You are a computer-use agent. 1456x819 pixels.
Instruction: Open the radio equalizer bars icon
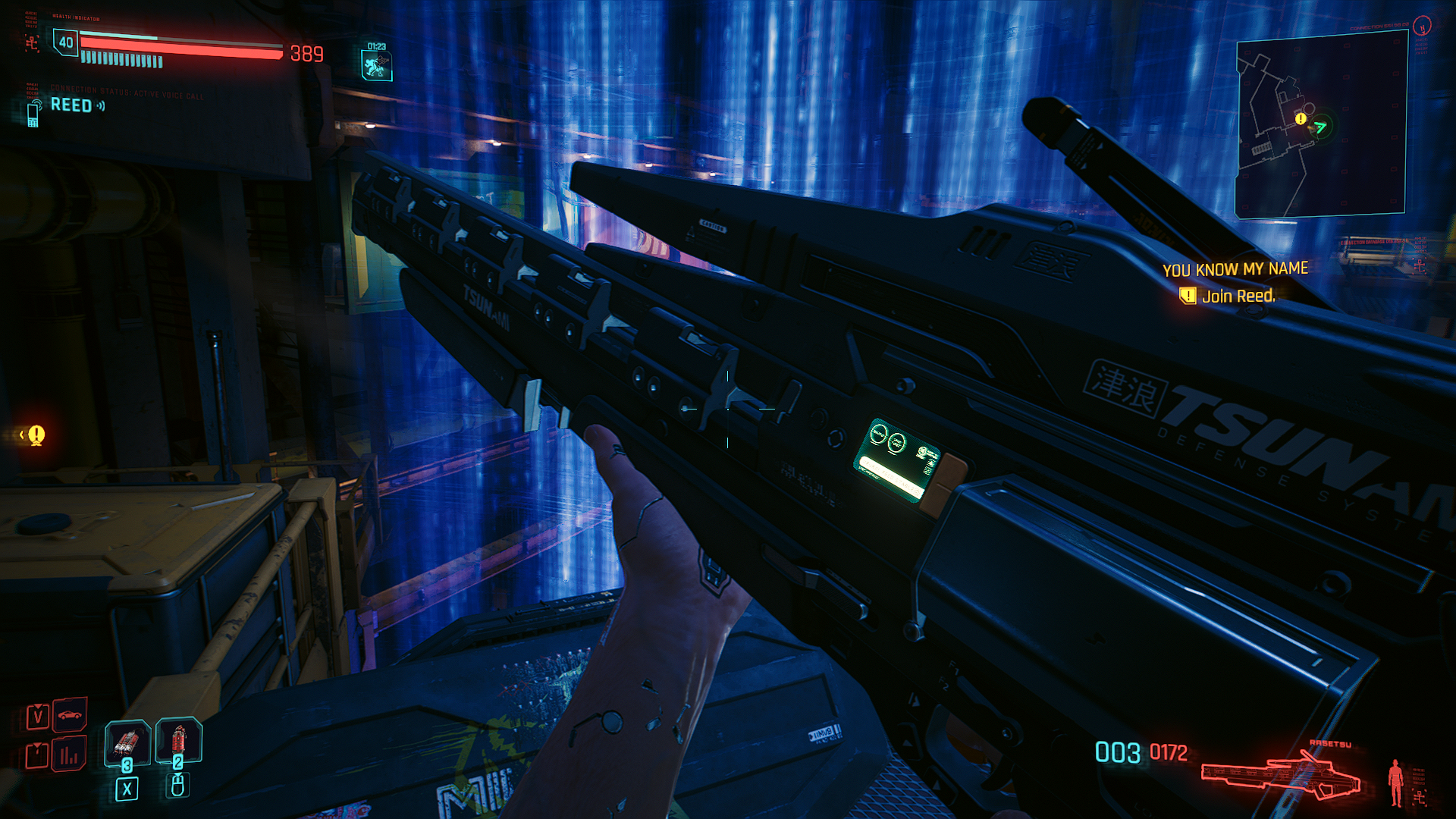pos(69,755)
